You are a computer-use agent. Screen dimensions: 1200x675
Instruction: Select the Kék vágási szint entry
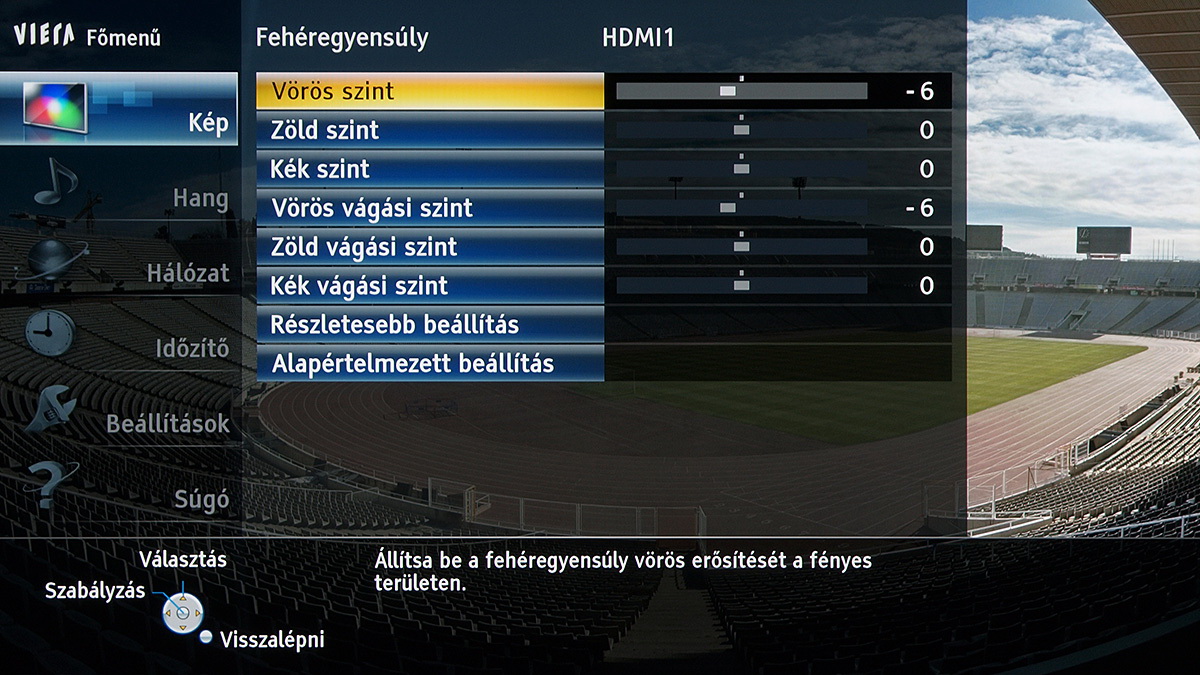pyautogui.click(x=430, y=286)
